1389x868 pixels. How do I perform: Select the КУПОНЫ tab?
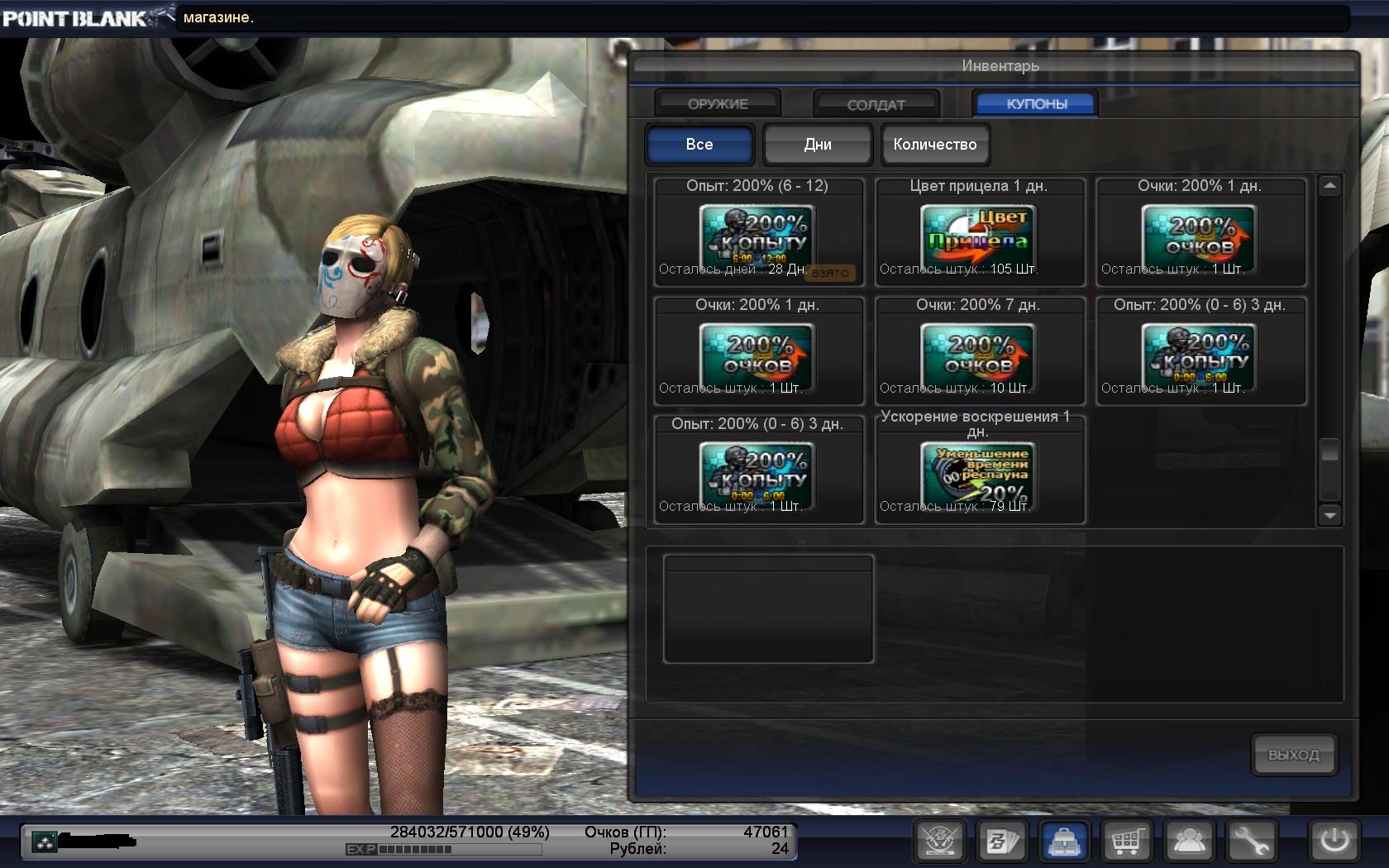point(1036,104)
